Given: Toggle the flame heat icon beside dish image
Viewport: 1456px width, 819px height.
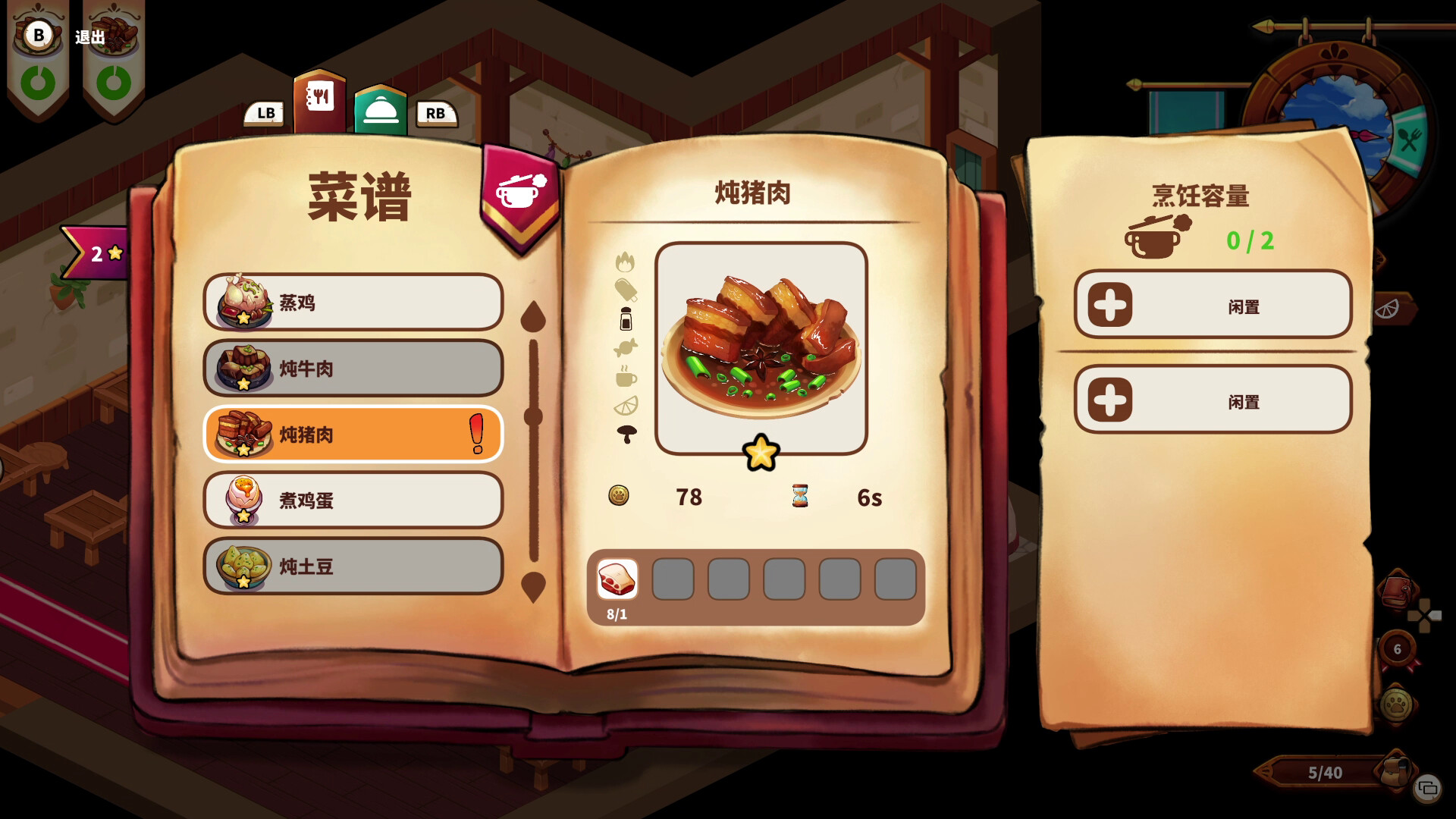Looking at the screenshot, I should pyautogui.click(x=626, y=262).
